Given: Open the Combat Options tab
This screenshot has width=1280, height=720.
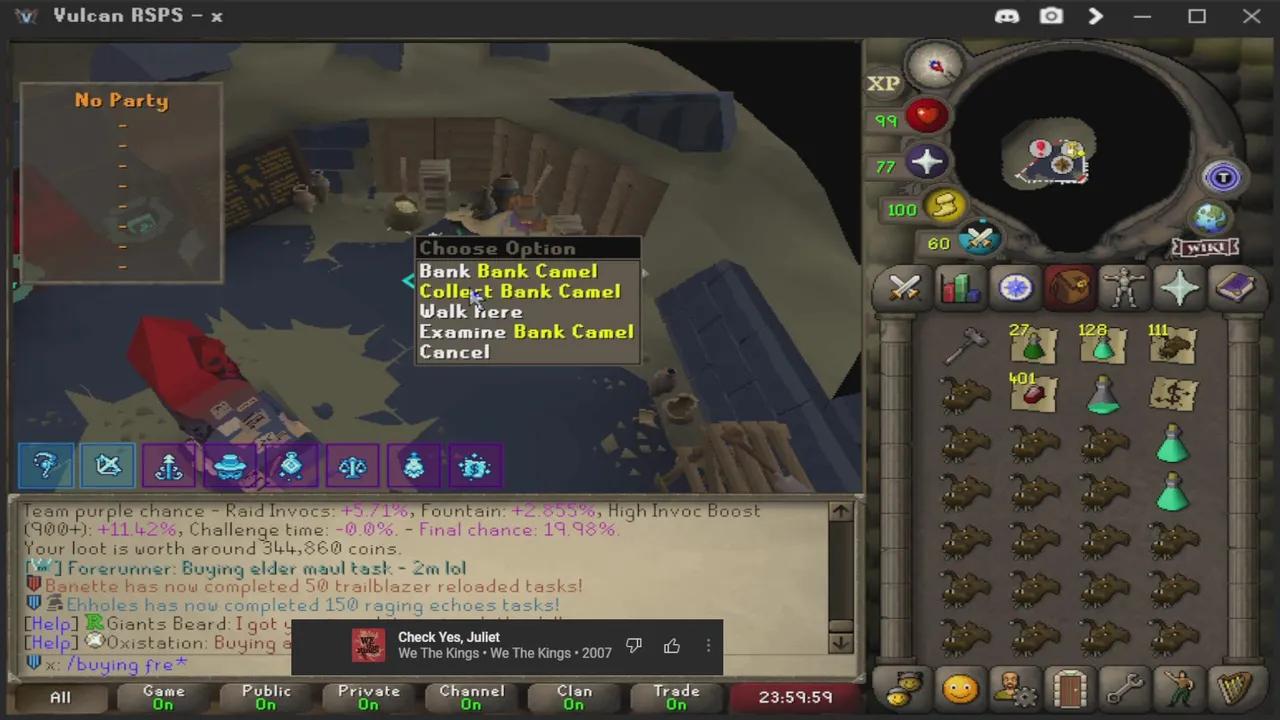Looking at the screenshot, I should [x=903, y=289].
